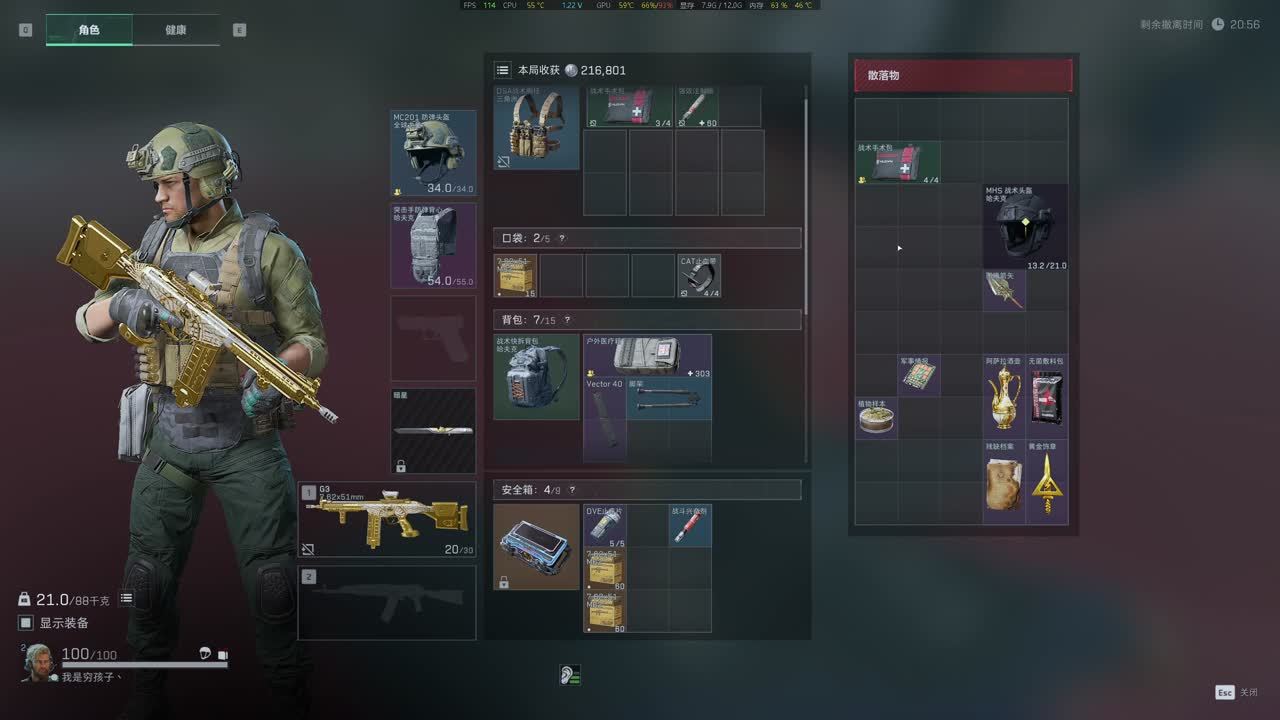This screenshot has height=720, width=1280.
Task: Select the MC201 helmet equipment slot
Action: point(433,153)
